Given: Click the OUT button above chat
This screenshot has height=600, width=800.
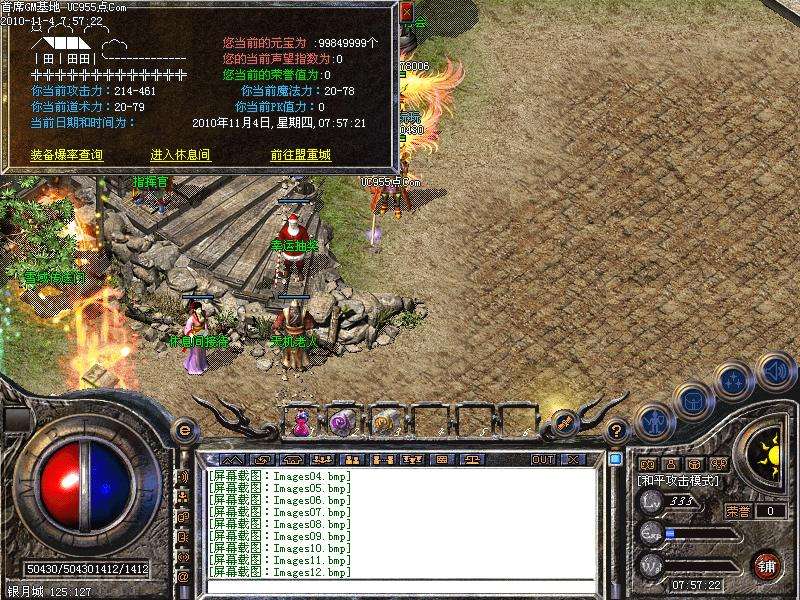Looking at the screenshot, I should [x=543, y=459].
